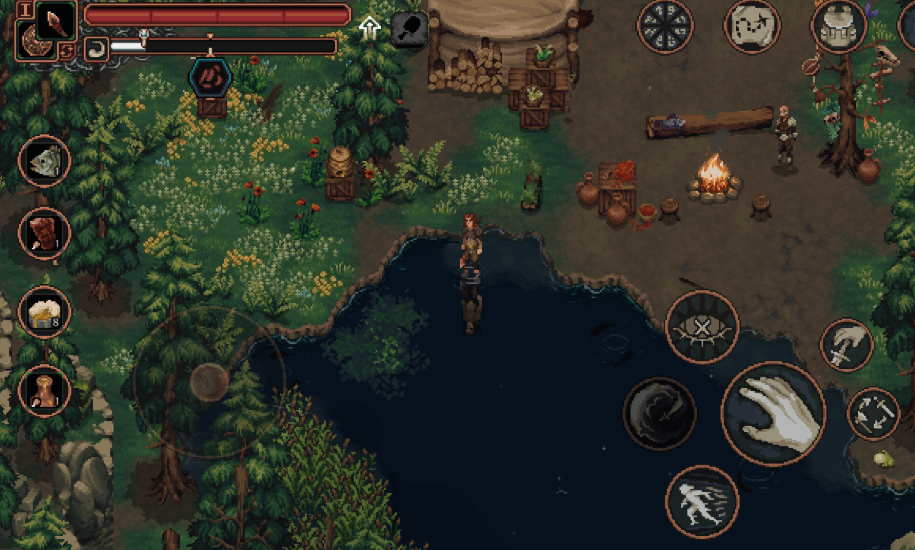This screenshot has width=915, height=550.
Task: Switch weapons with the swap arrows button
Action: coord(873,413)
